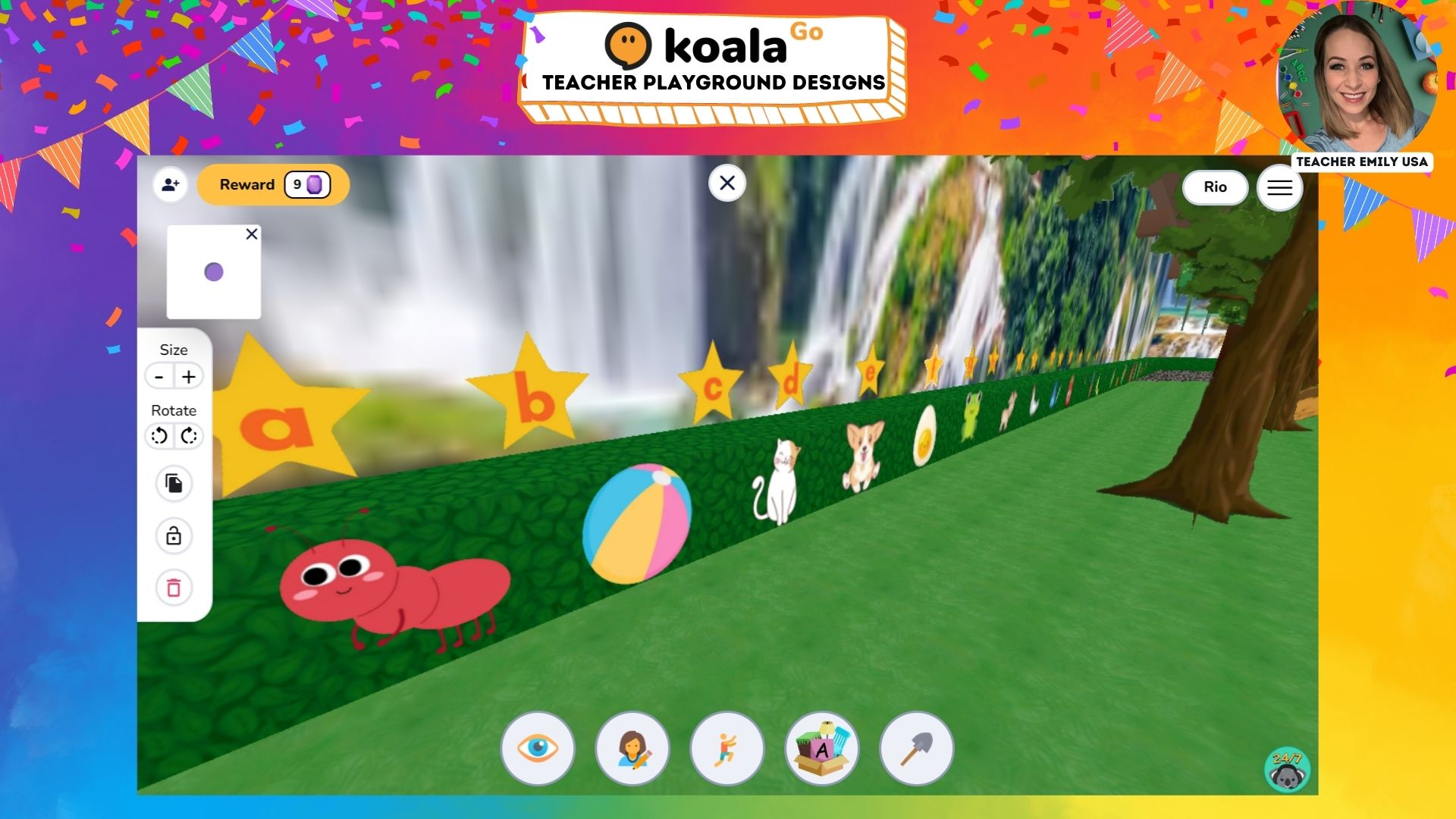
Task: Increase the object Size with plus
Action: 188,376
